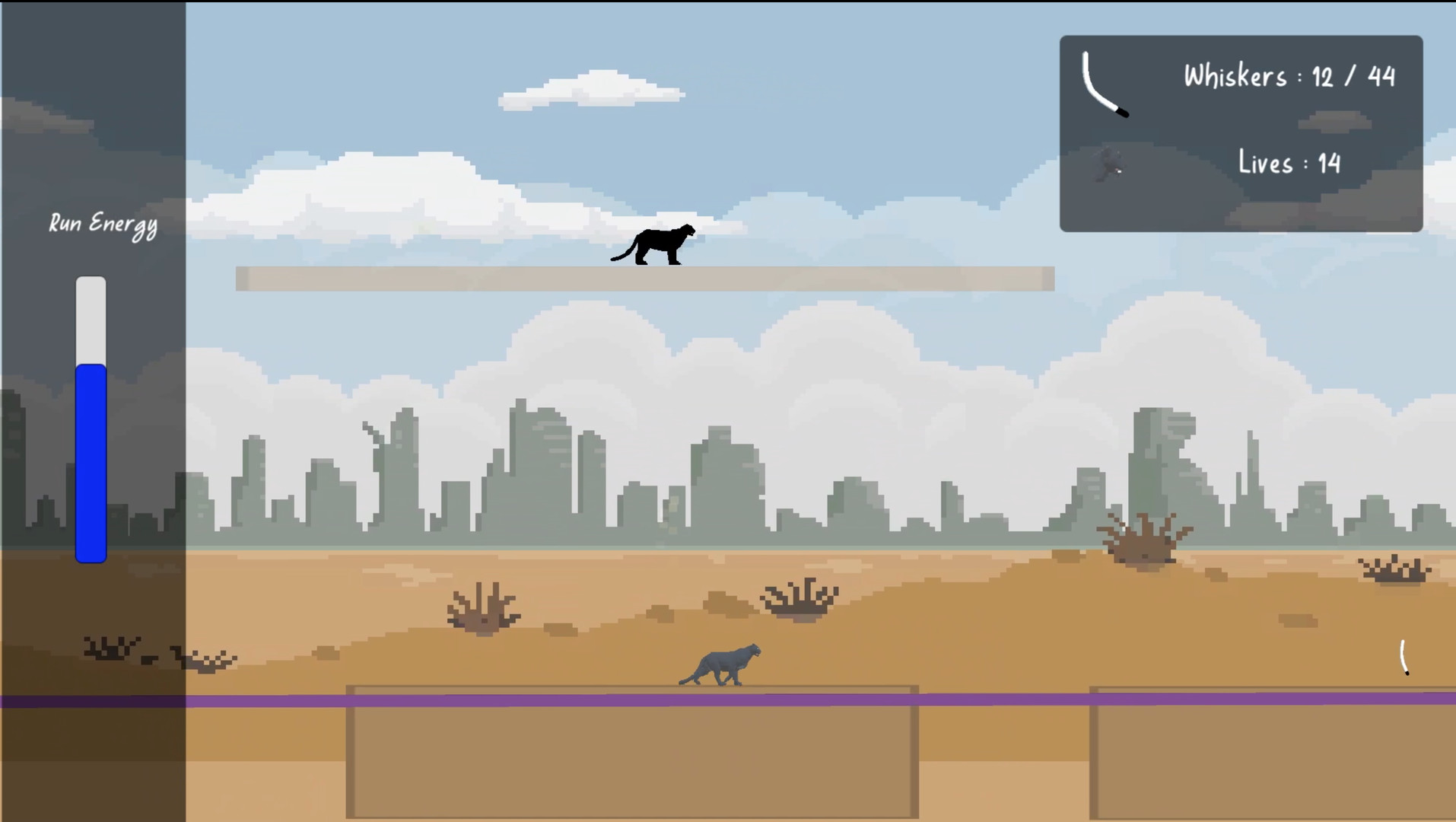Click the Run Energy gauge
The image size is (1456, 822).
point(91,419)
